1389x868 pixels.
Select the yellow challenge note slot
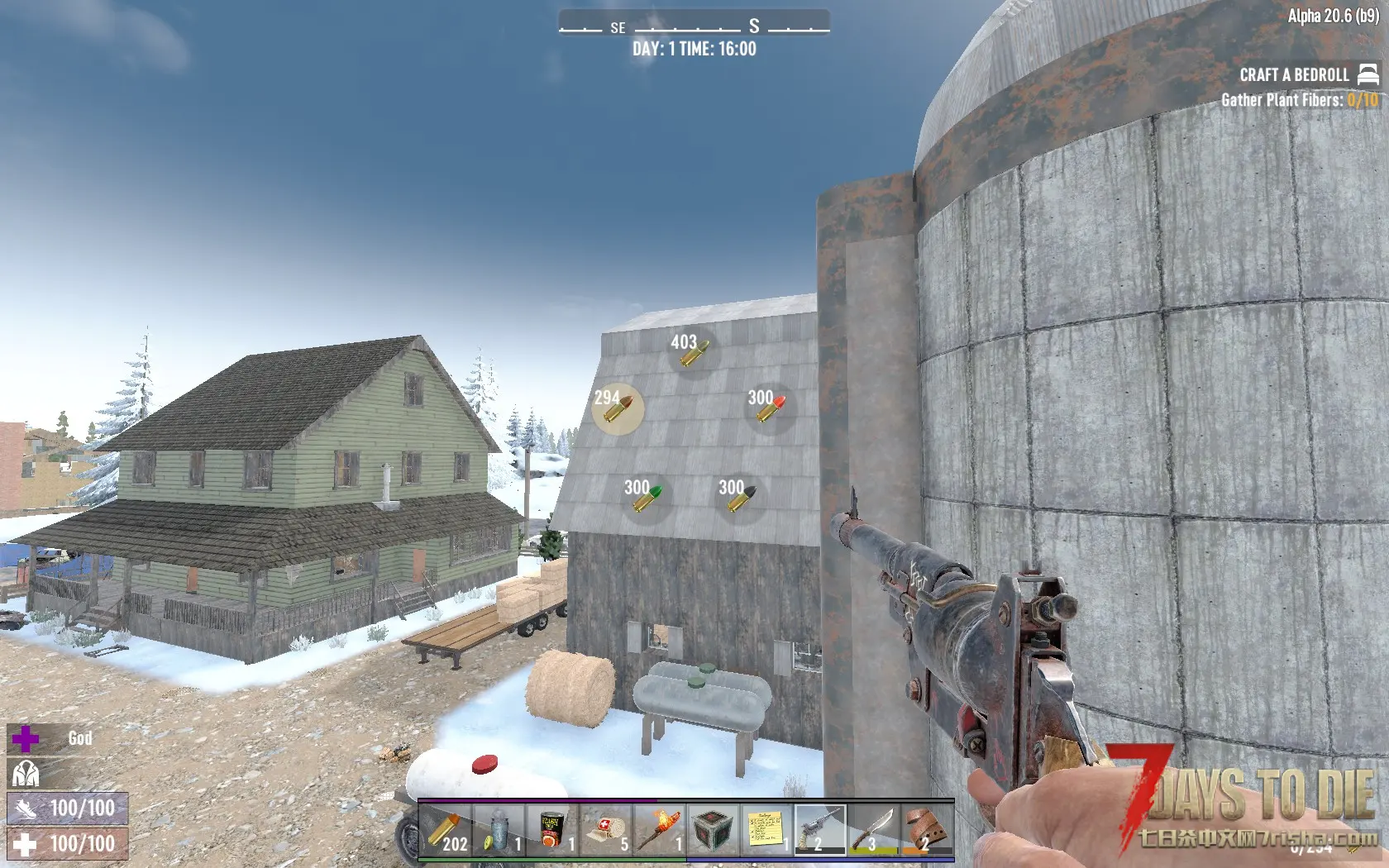[x=766, y=829]
